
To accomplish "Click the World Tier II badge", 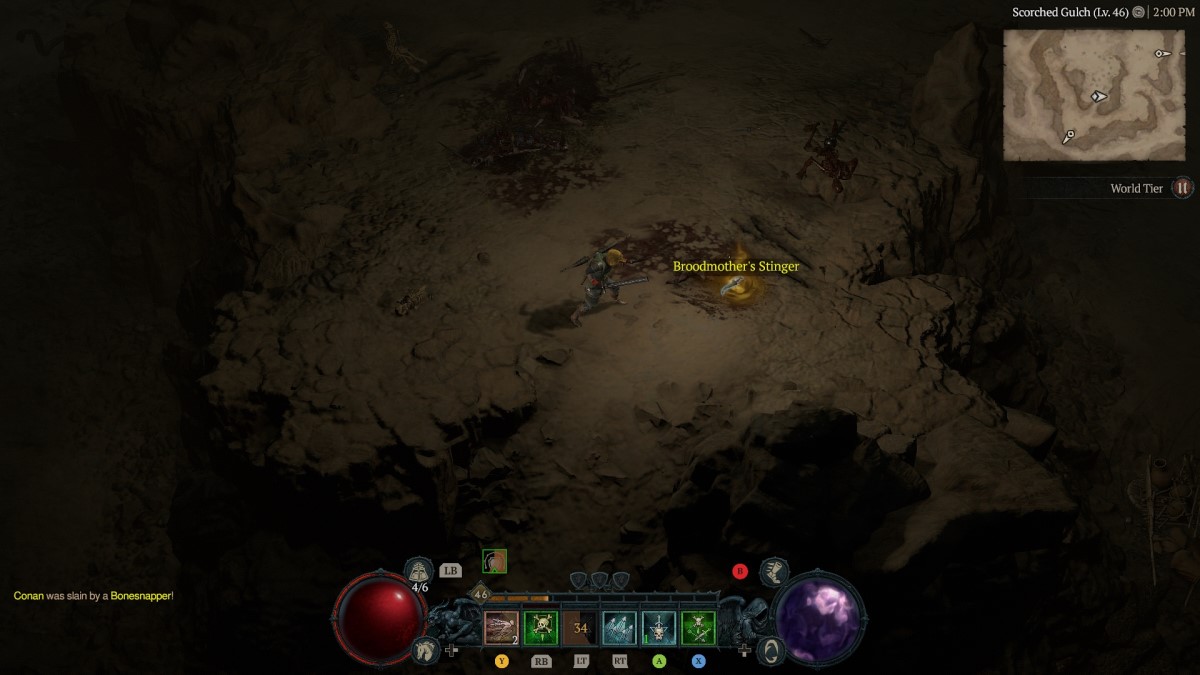I will tap(1183, 188).
